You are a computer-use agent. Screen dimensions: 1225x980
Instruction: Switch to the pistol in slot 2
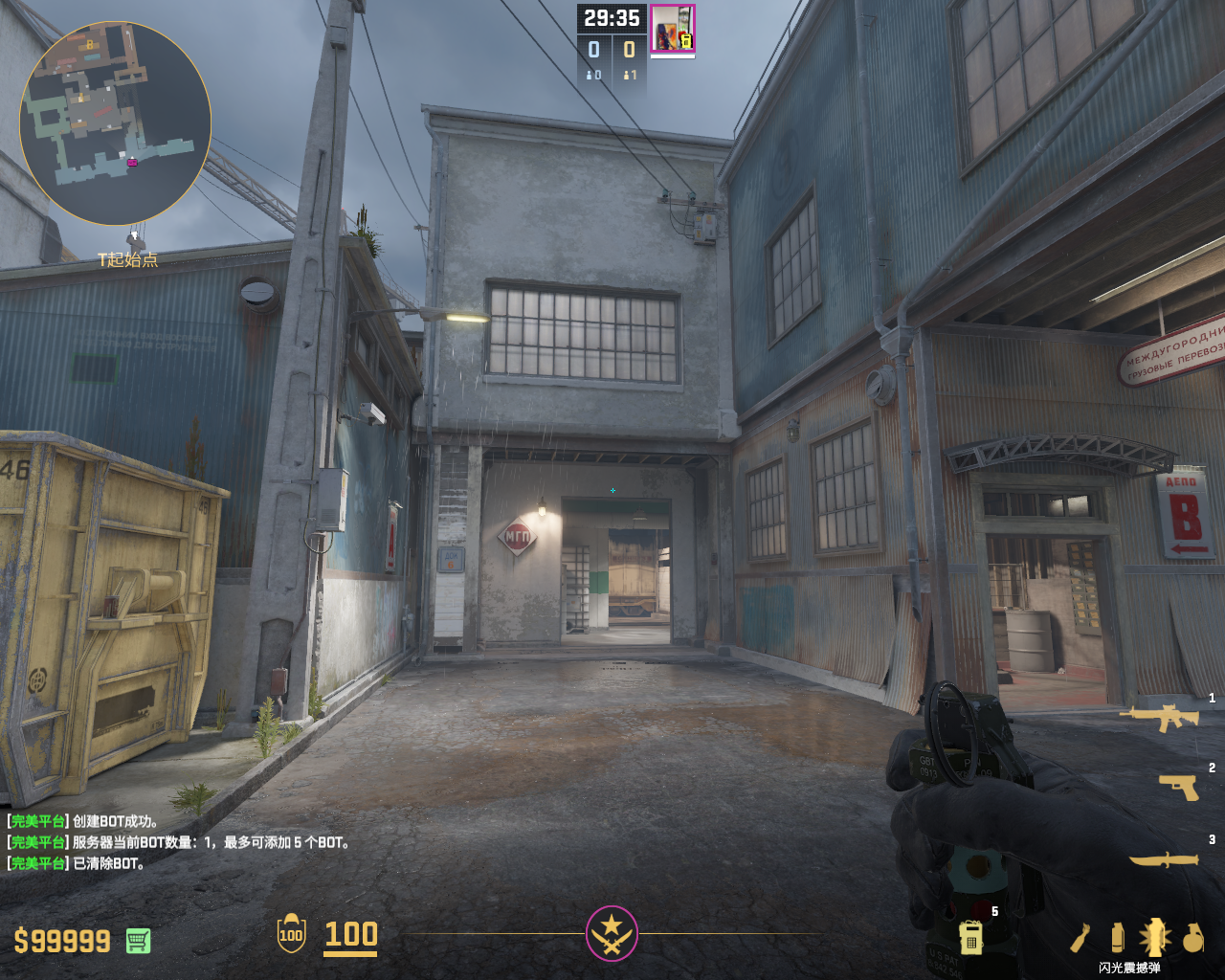coord(1178,787)
